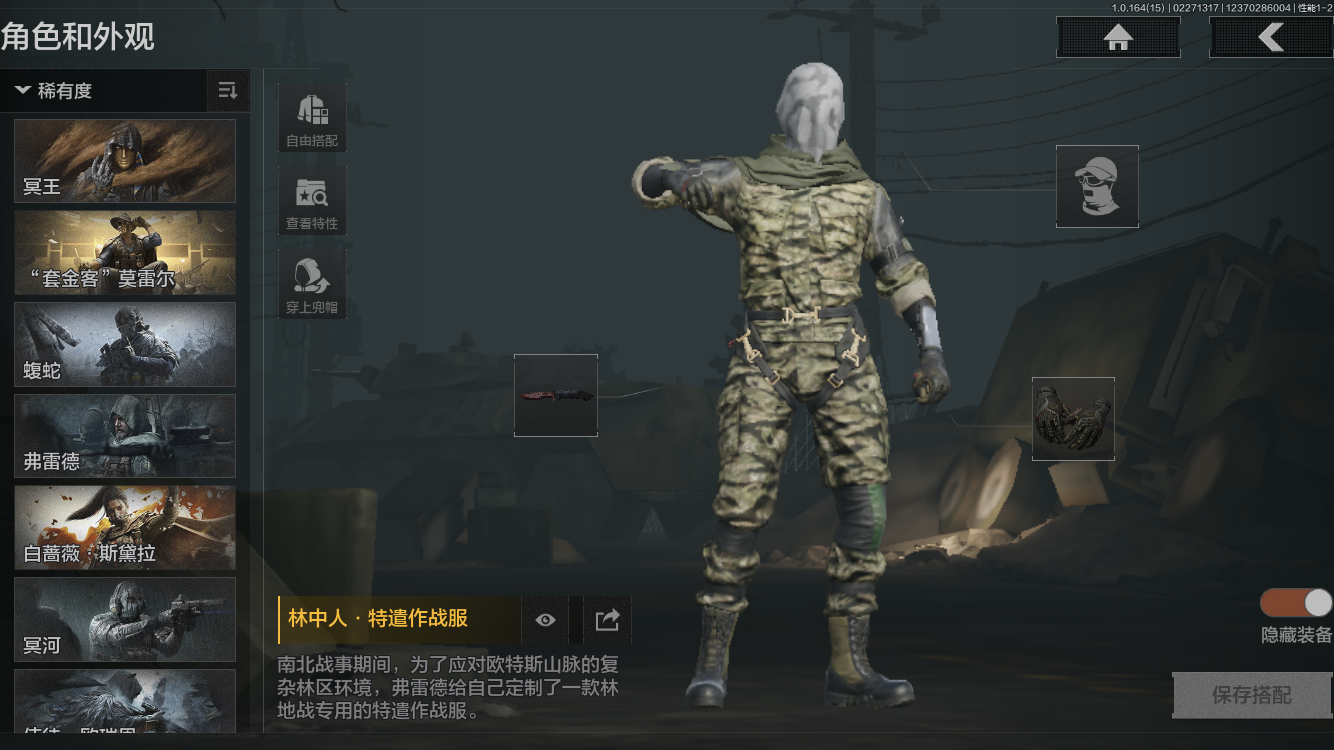
Task: Open the 弗雷德 character card
Action: coord(124,436)
